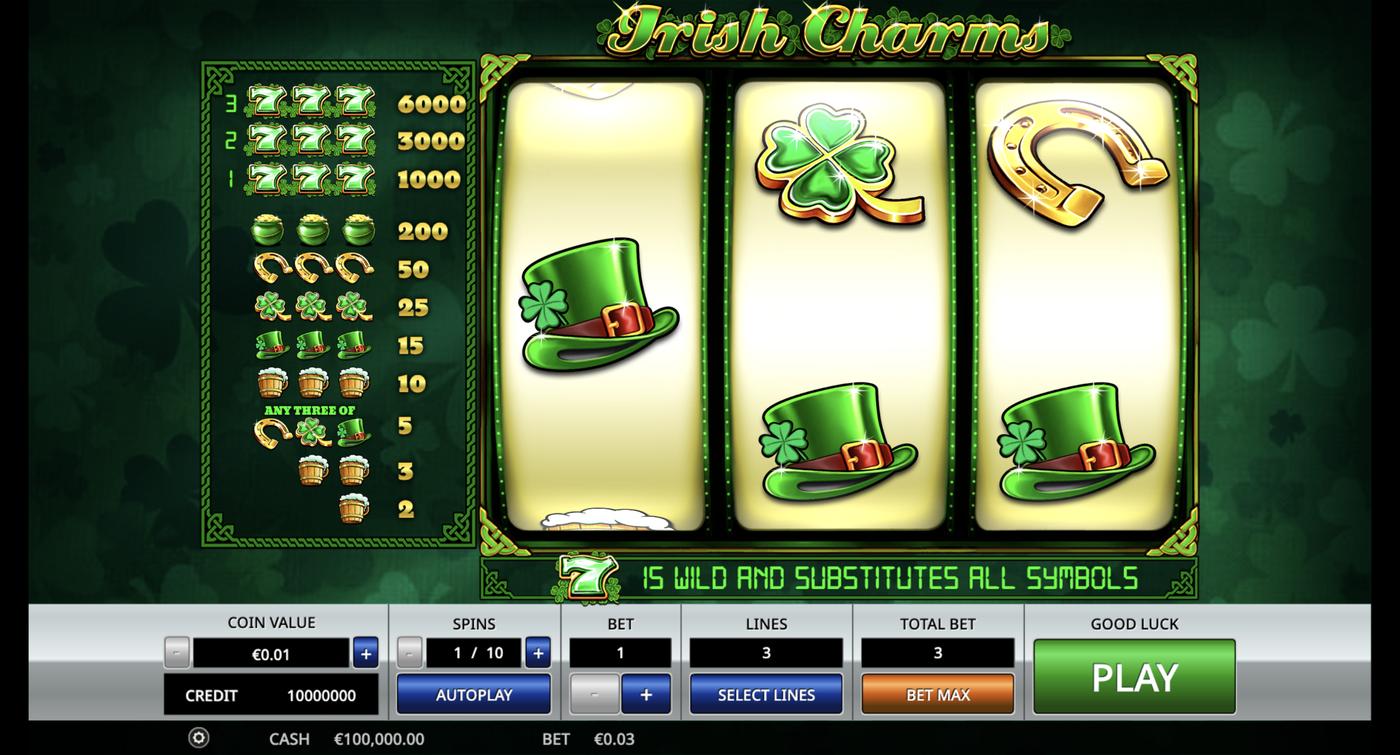Activate BET MAX

(x=937, y=693)
